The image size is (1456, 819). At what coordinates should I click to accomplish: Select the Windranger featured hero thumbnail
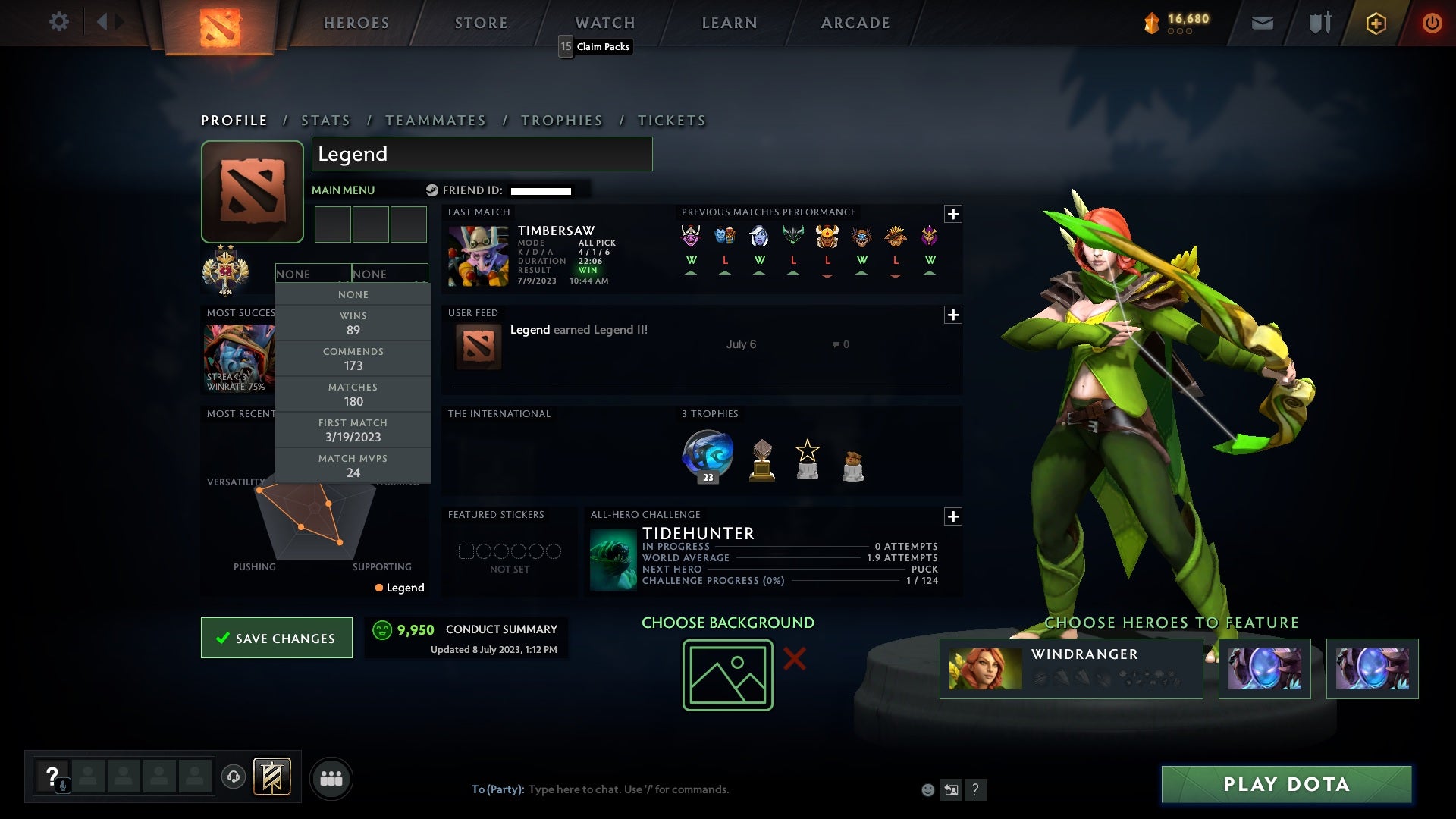coord(986,667)
